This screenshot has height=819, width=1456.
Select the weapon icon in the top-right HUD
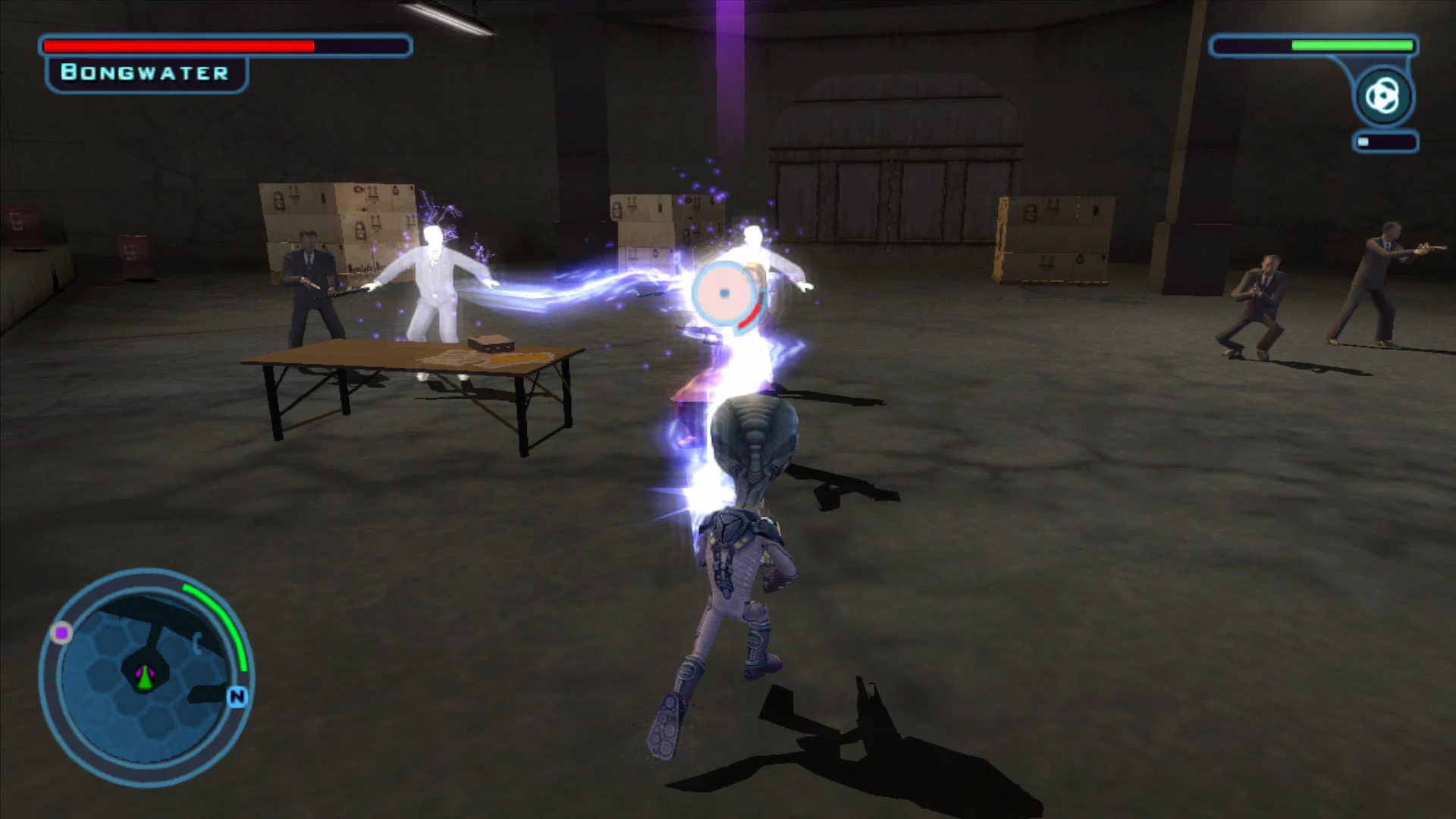[1384, 96]
